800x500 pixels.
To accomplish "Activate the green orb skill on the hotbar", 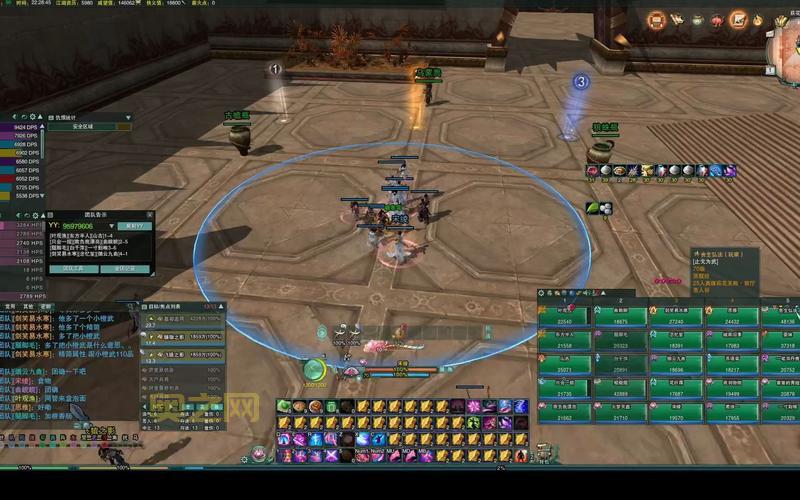I will click(x=285, y=407).
